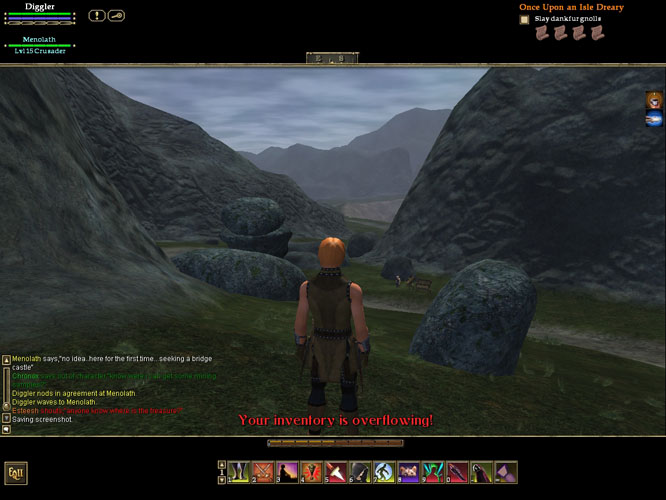This screenshot has width=666, height=500.
Task: Activate hotbar slot 7 running figure ability
Action: tap(384, 471)
